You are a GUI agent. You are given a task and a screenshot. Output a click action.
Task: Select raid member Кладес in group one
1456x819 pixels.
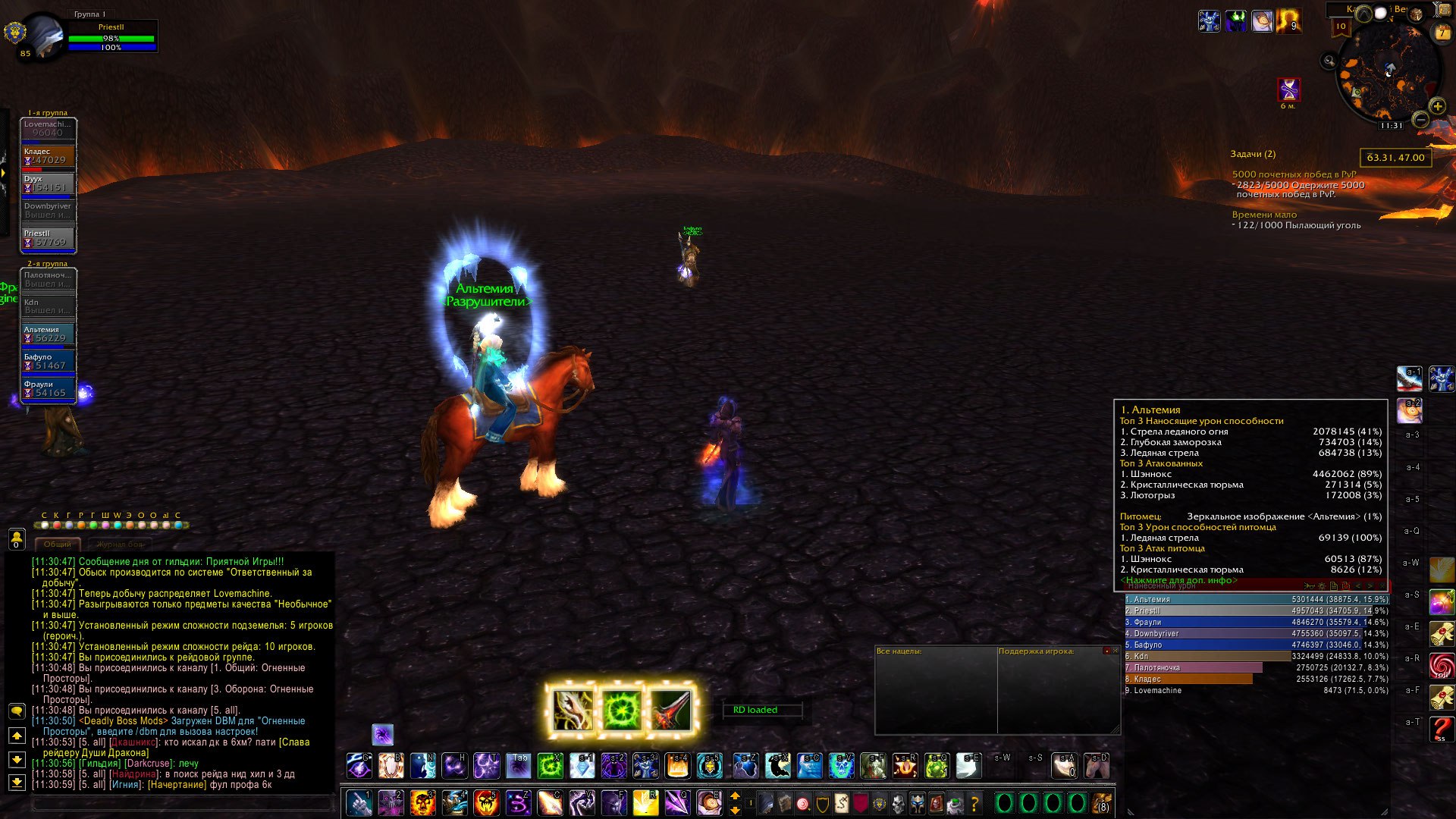pos(49,156)
